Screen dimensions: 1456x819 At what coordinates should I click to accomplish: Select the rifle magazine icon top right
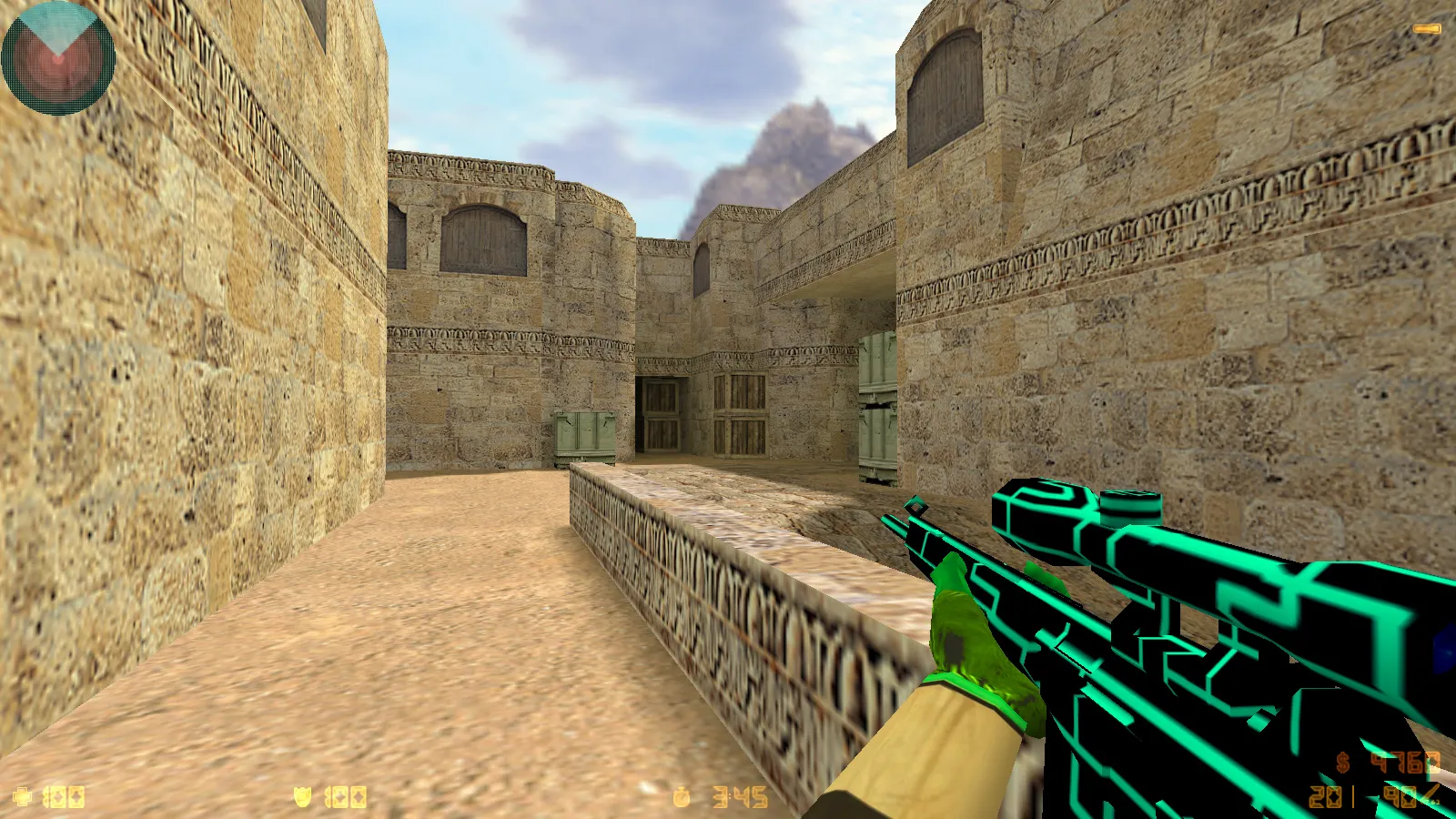point(1427,29)
